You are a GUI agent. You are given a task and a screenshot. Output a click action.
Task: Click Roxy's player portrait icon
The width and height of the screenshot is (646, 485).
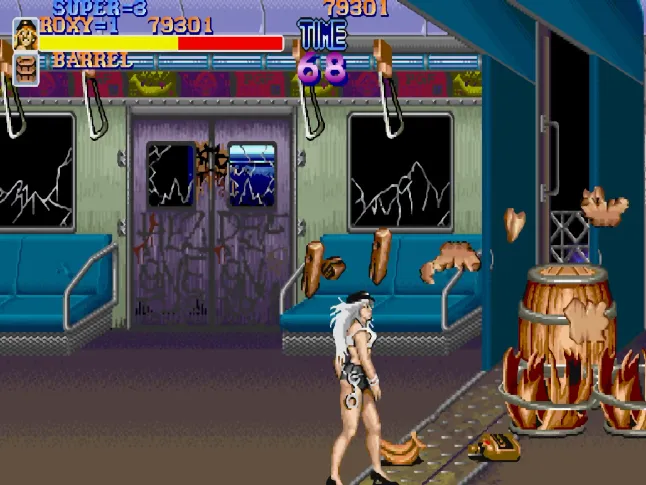25,35
